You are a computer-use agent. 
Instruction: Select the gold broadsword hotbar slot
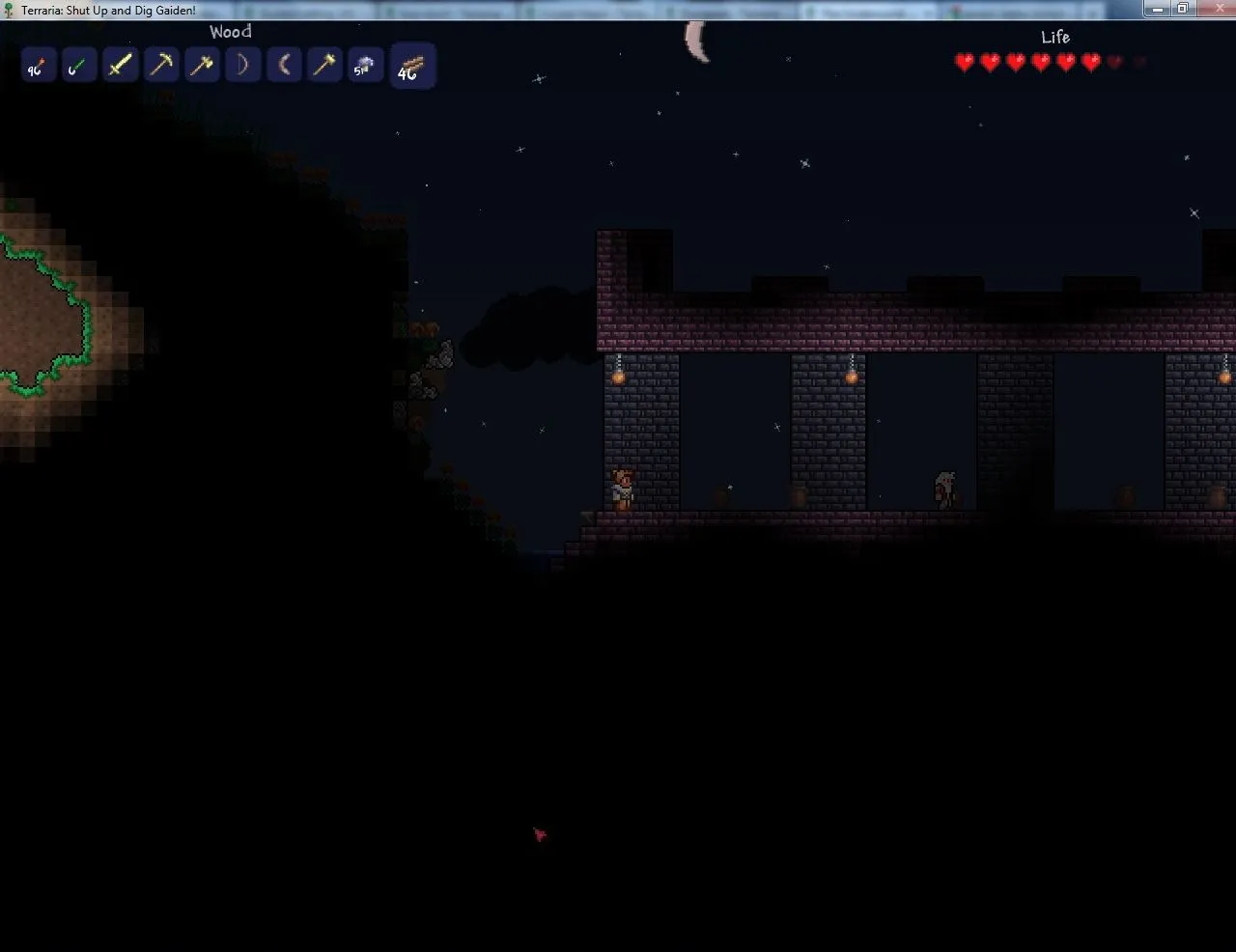tap(120, 67)
